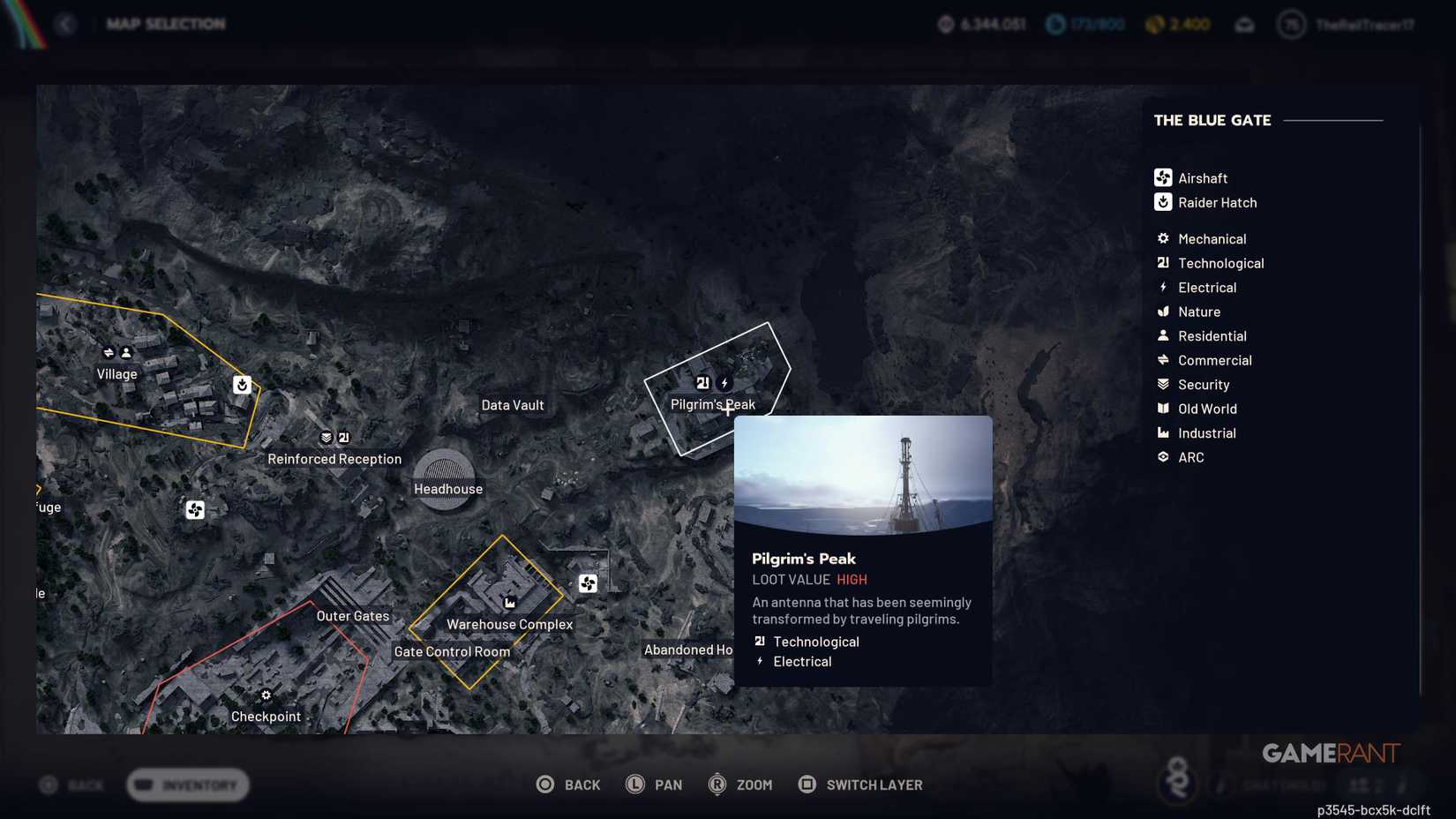Click the Technological marker at Pilgrim's Peak
The width and height of the screenshot is (1456, 819).
click(x=702, y=383)
